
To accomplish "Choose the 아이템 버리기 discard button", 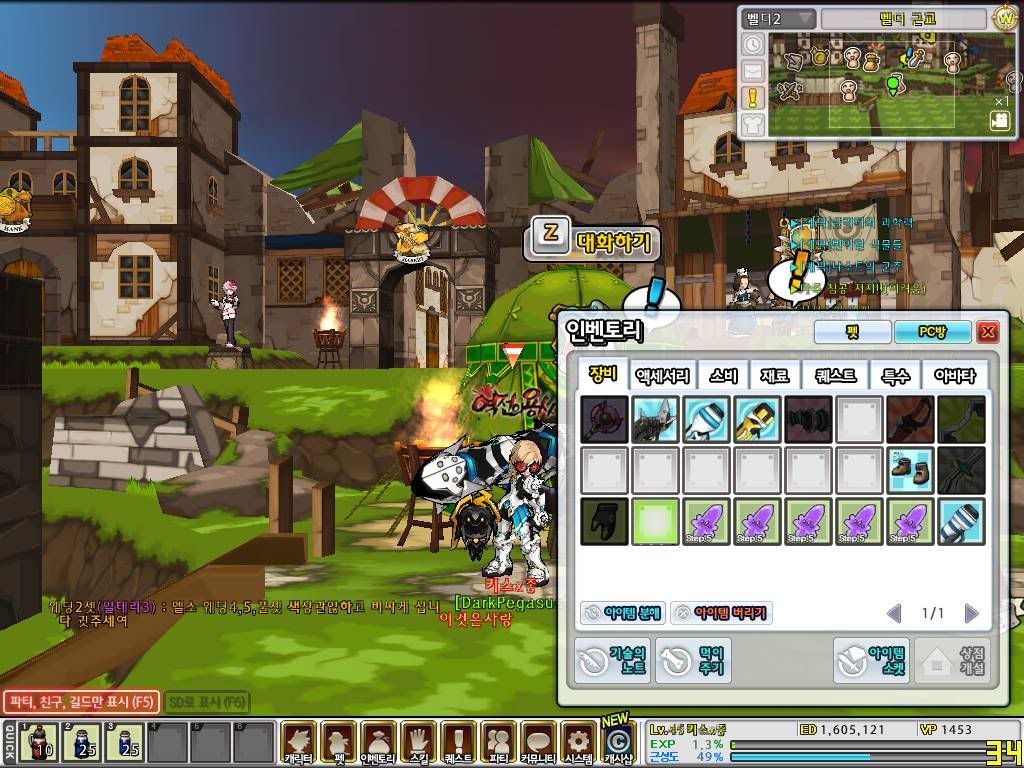I will point(720,613).
